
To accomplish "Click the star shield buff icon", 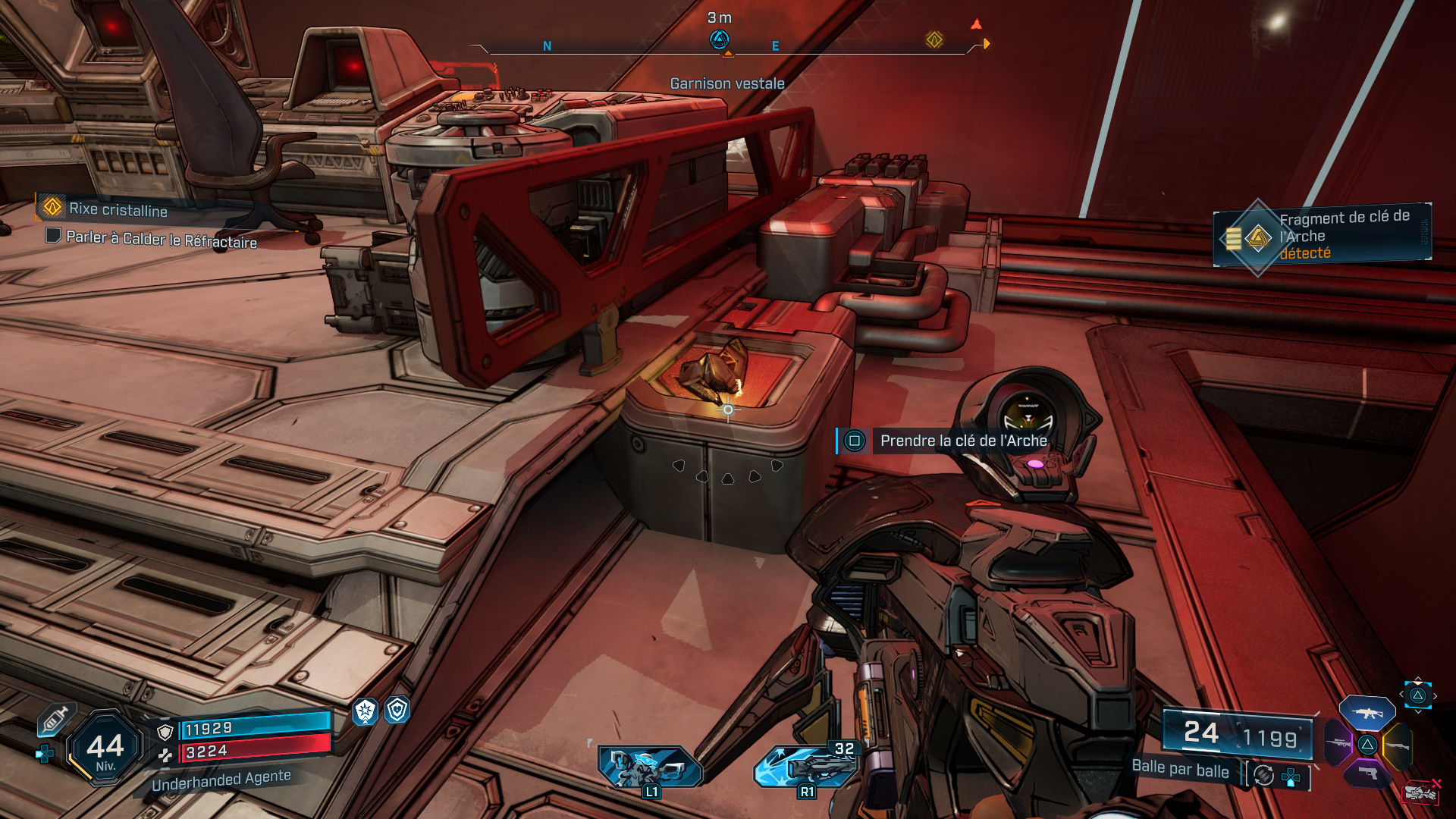I will (366, 711).
